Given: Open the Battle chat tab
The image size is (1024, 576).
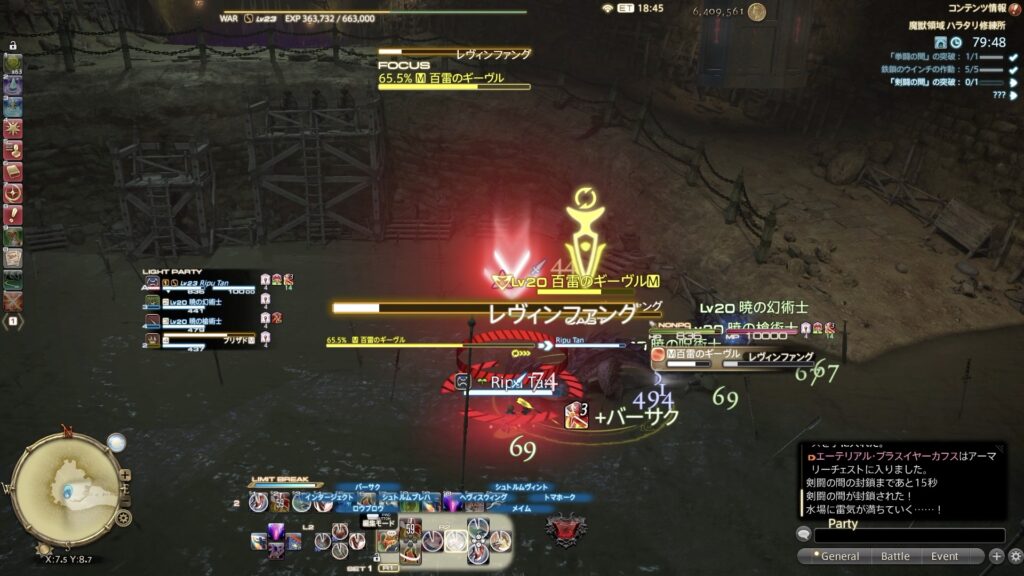Looking at the screenshot, I should pos(894,556).
